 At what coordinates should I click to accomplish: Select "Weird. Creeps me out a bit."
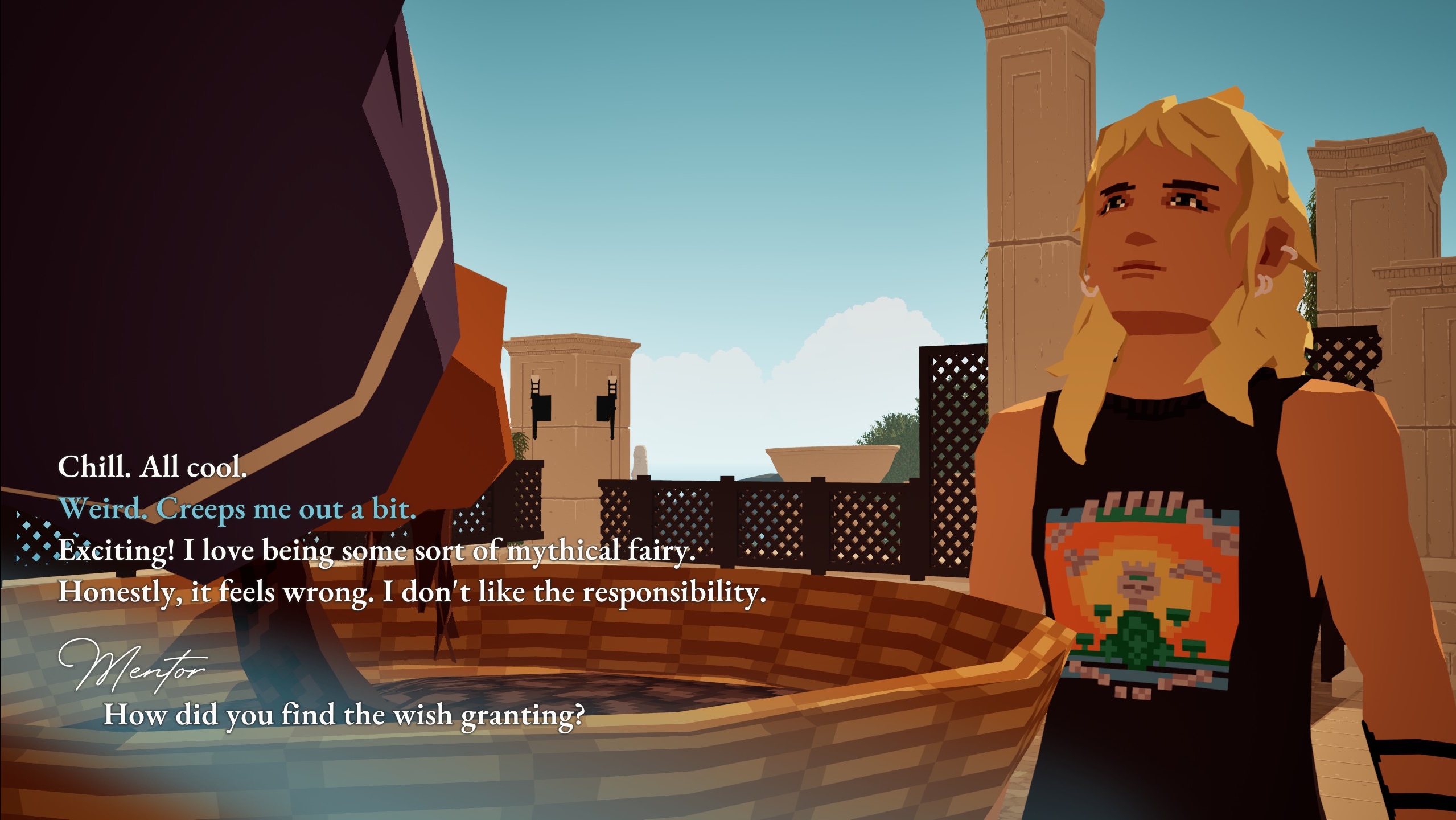click(x=237, y=509)
